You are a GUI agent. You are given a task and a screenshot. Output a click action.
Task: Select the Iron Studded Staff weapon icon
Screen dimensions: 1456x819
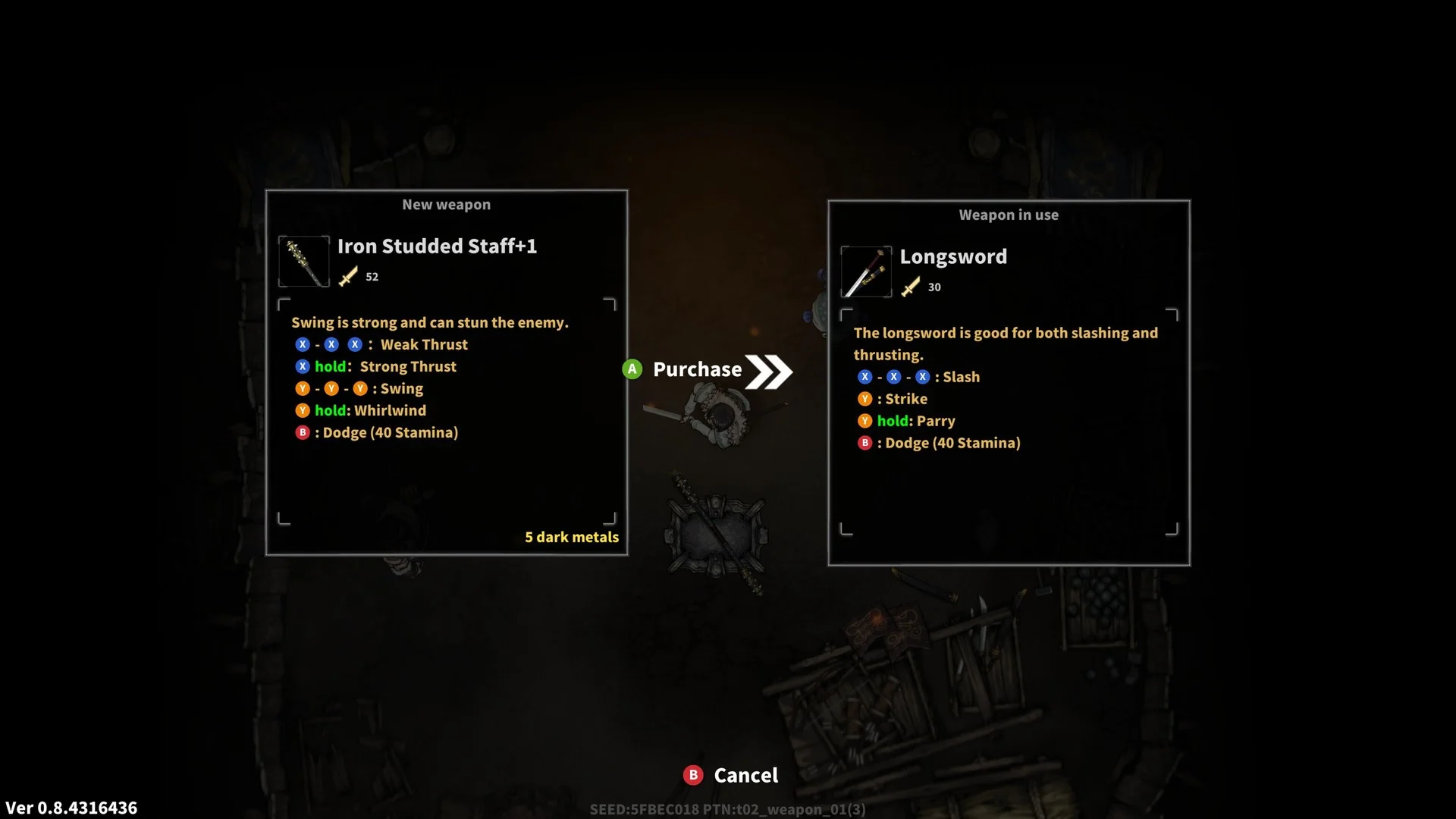tap(304, 262)
